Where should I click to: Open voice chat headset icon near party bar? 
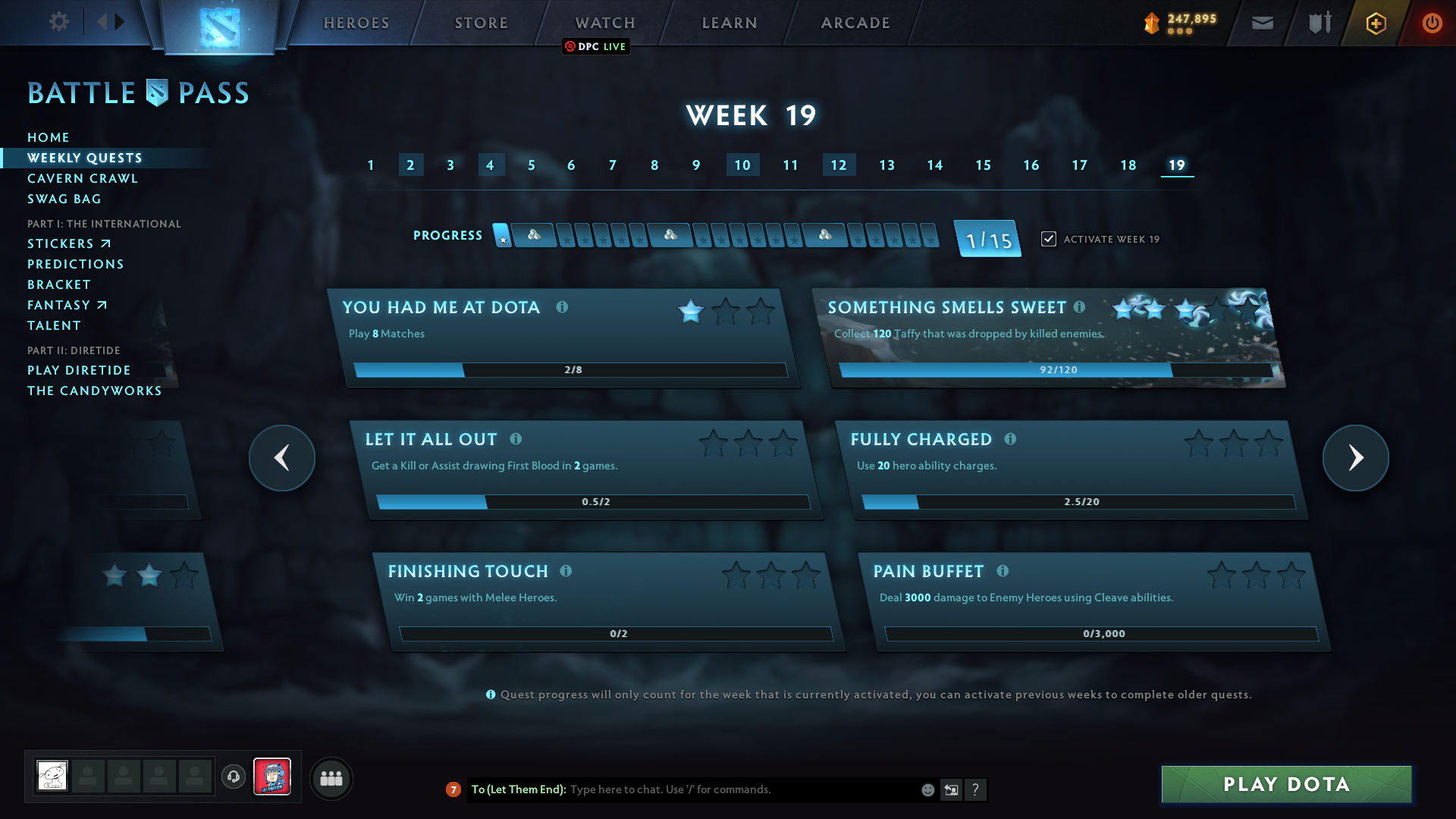pyautogui.click(x=234, y=777)
